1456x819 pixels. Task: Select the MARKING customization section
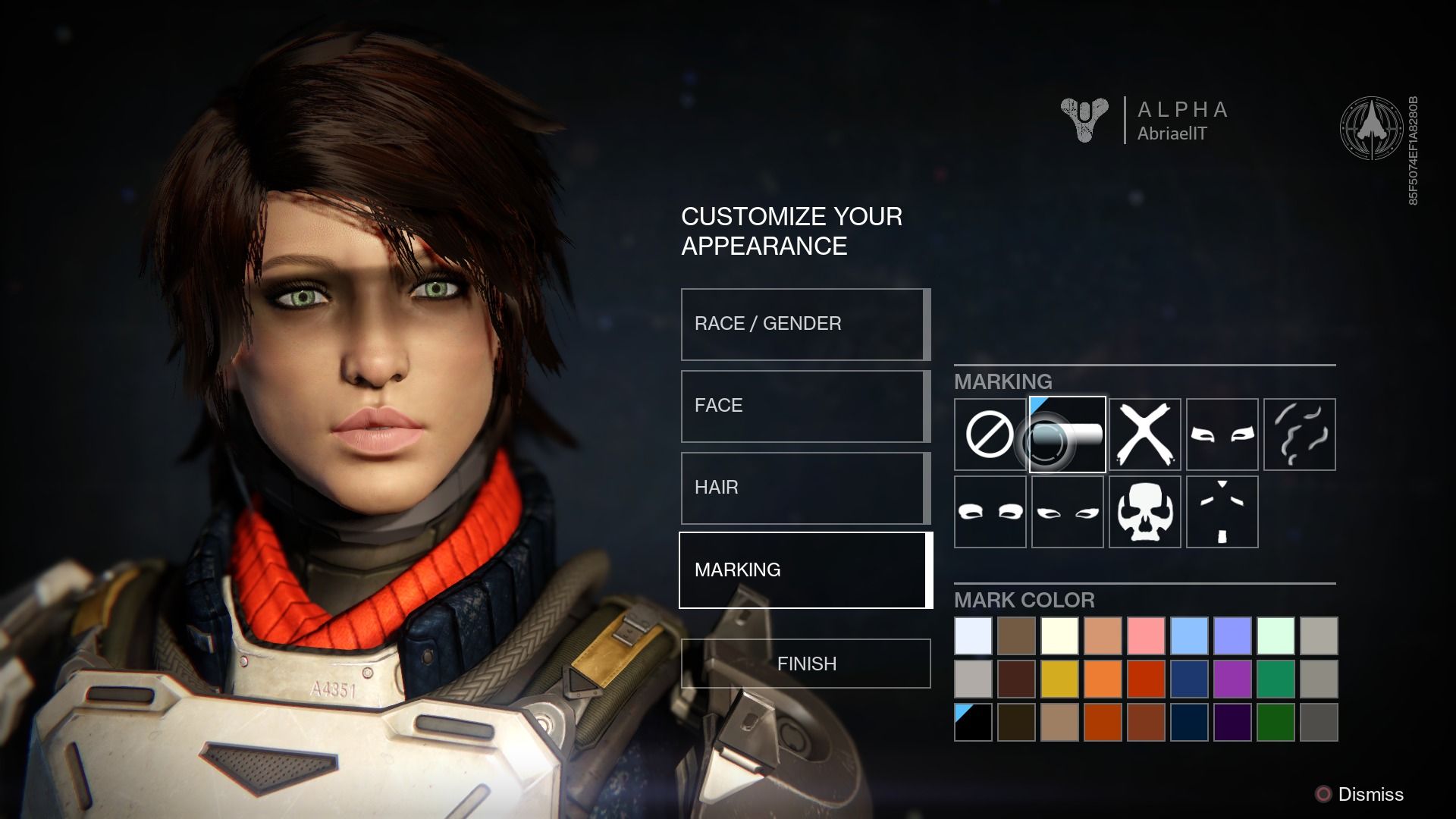coord(804,570)
